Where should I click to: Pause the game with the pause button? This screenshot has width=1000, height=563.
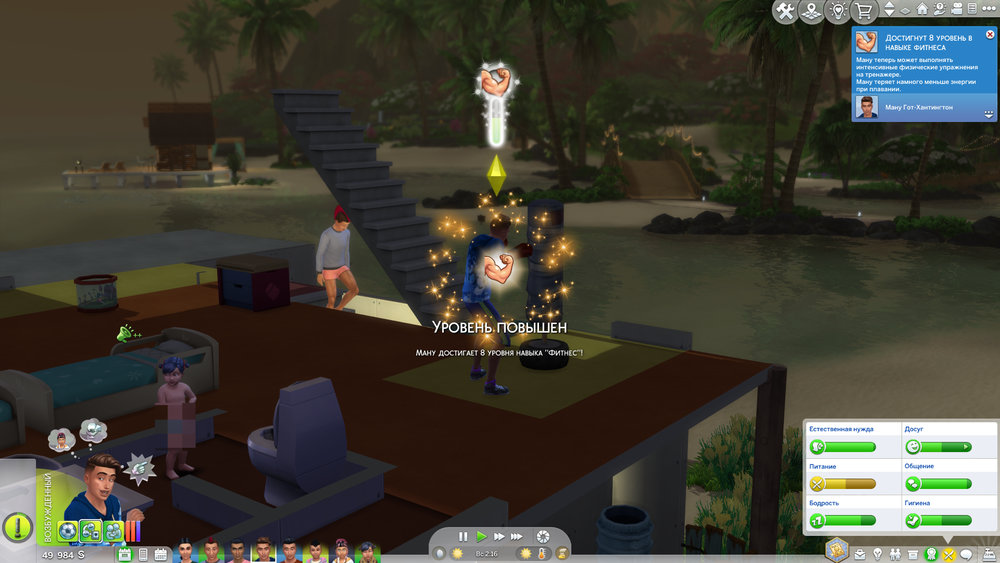click(x=463, y=536)
